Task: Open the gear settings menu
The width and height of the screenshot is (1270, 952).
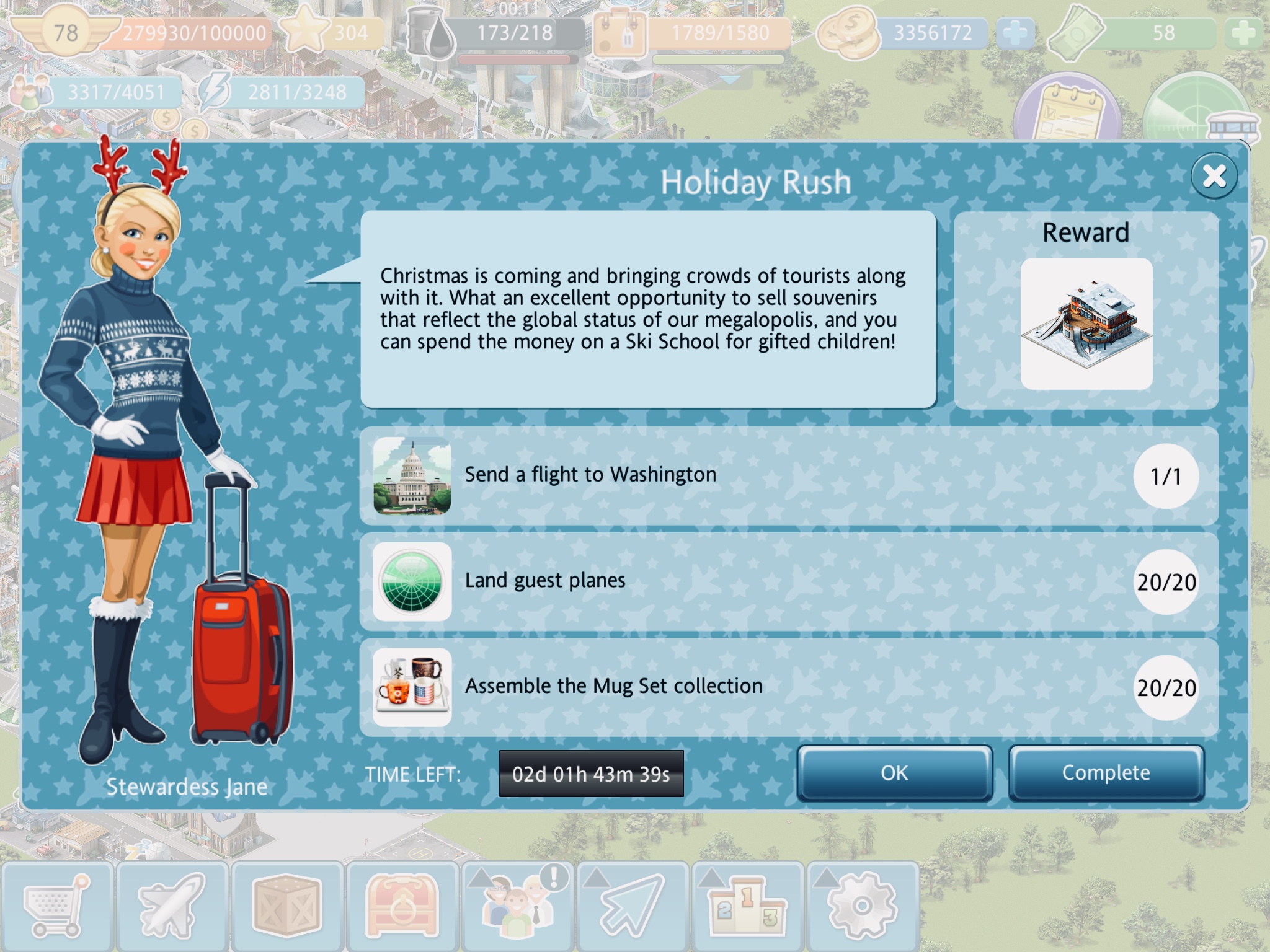Action: pyautogui.click(x=863, y=906)
